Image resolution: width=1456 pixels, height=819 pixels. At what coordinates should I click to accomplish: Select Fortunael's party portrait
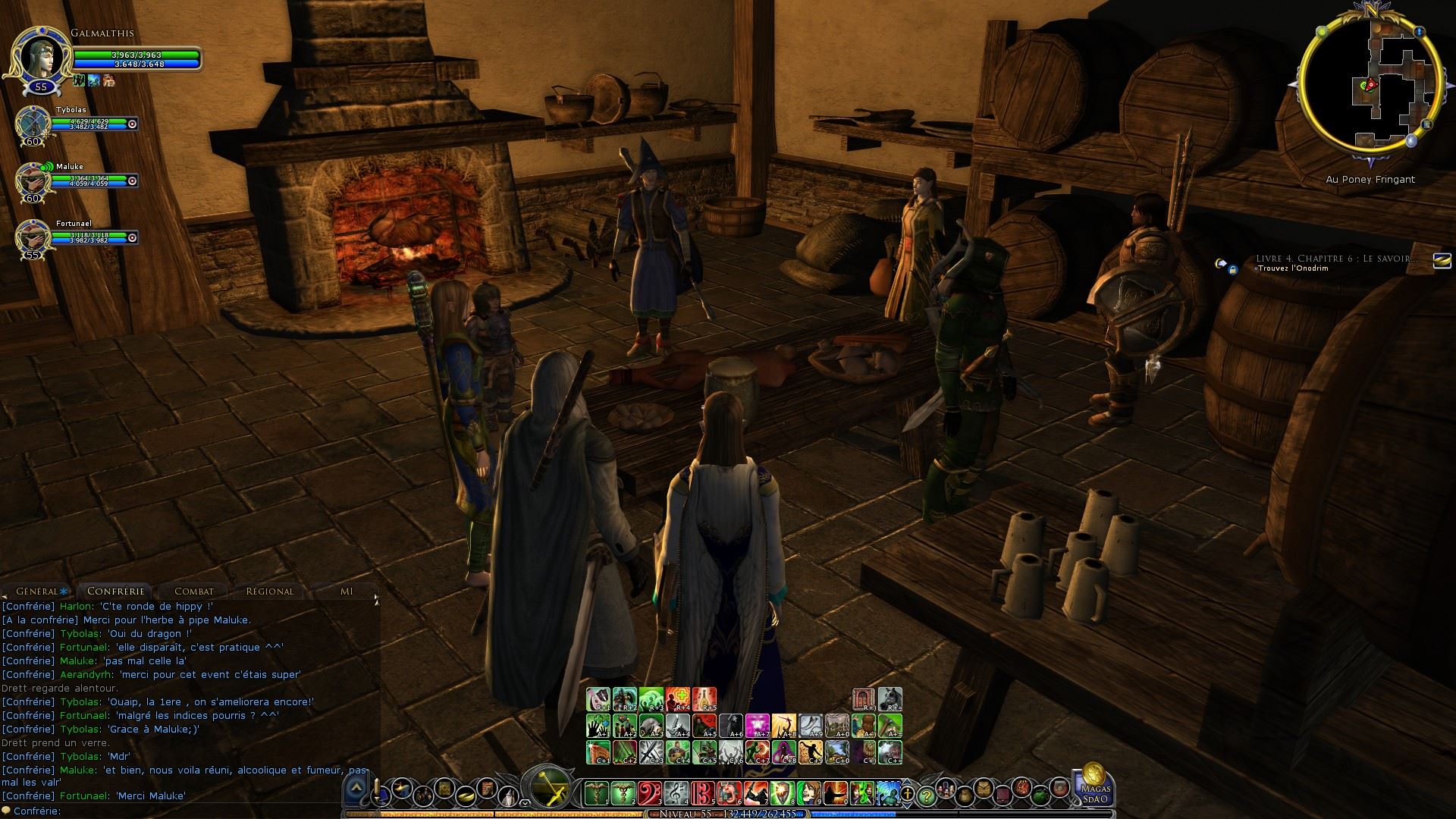[33, 237]
